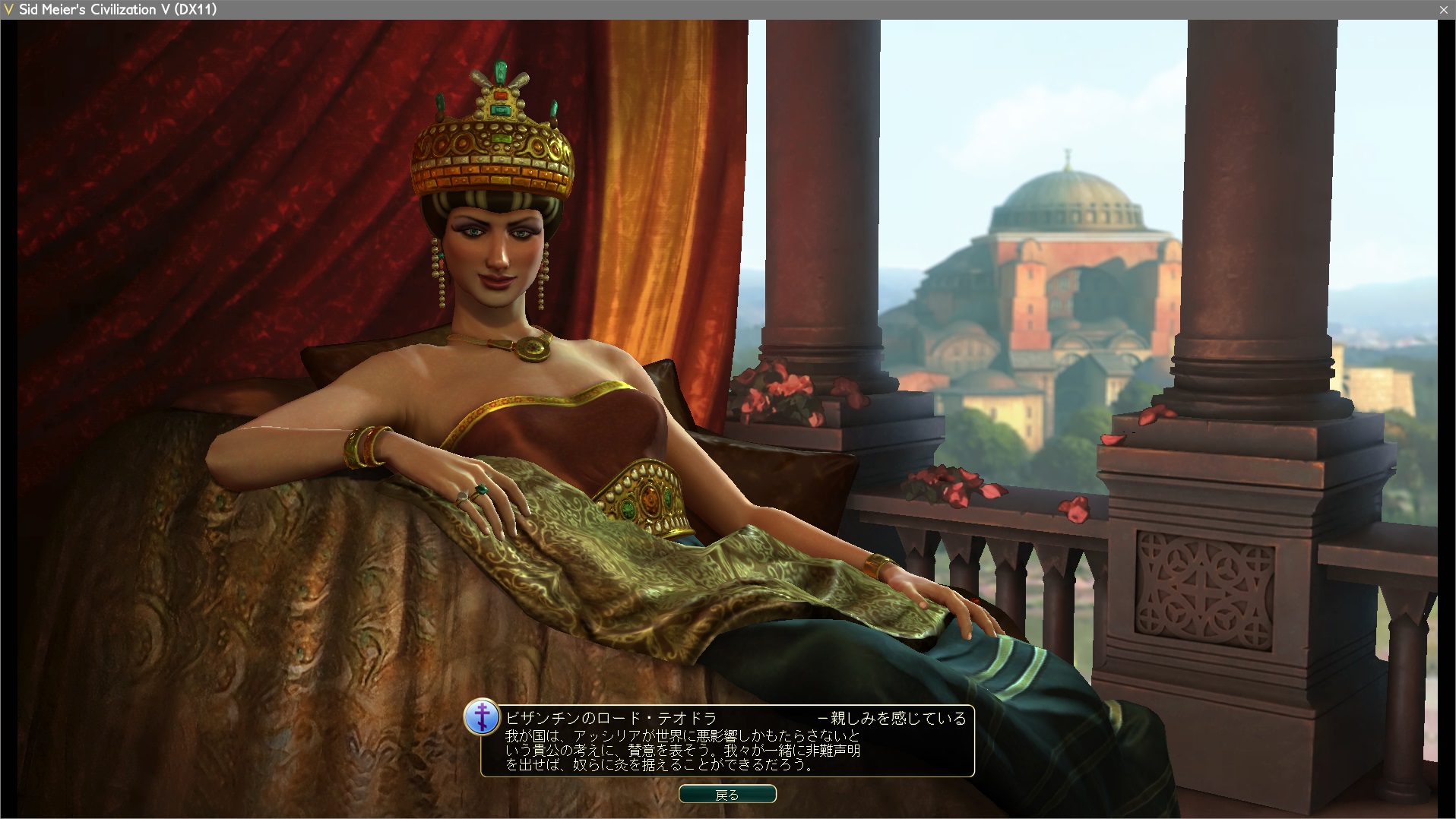1456x819 pixels.
Task: Click the Byzantine cross emblem icon
Action: point(482,717)
